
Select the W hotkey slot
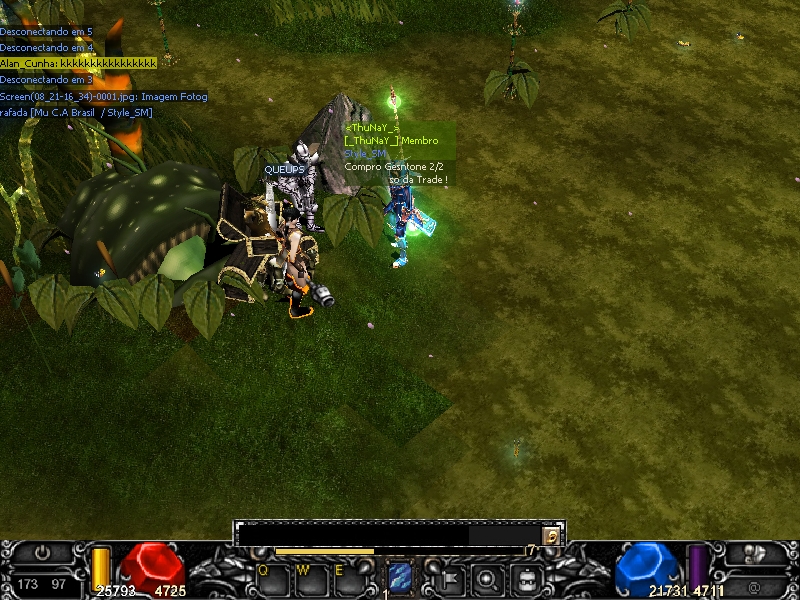point(310,579)
